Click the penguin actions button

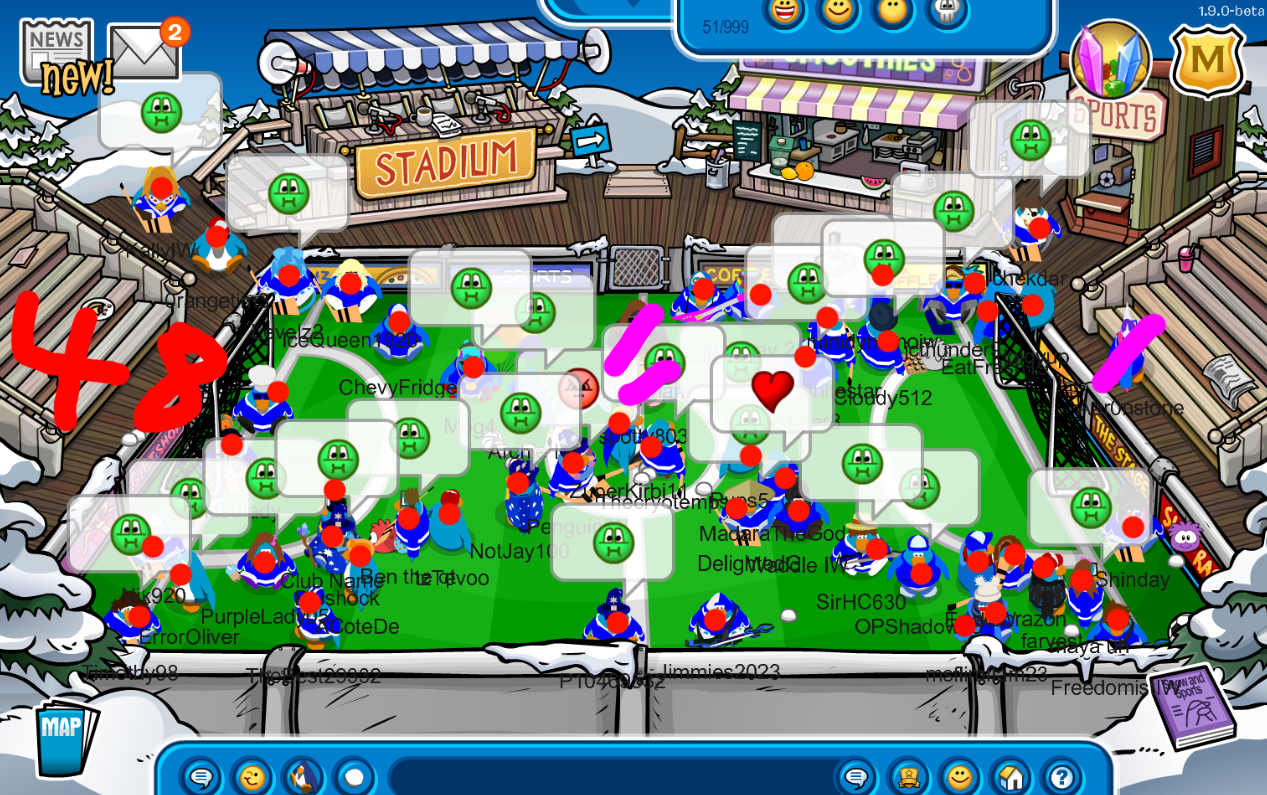point(304,777)
